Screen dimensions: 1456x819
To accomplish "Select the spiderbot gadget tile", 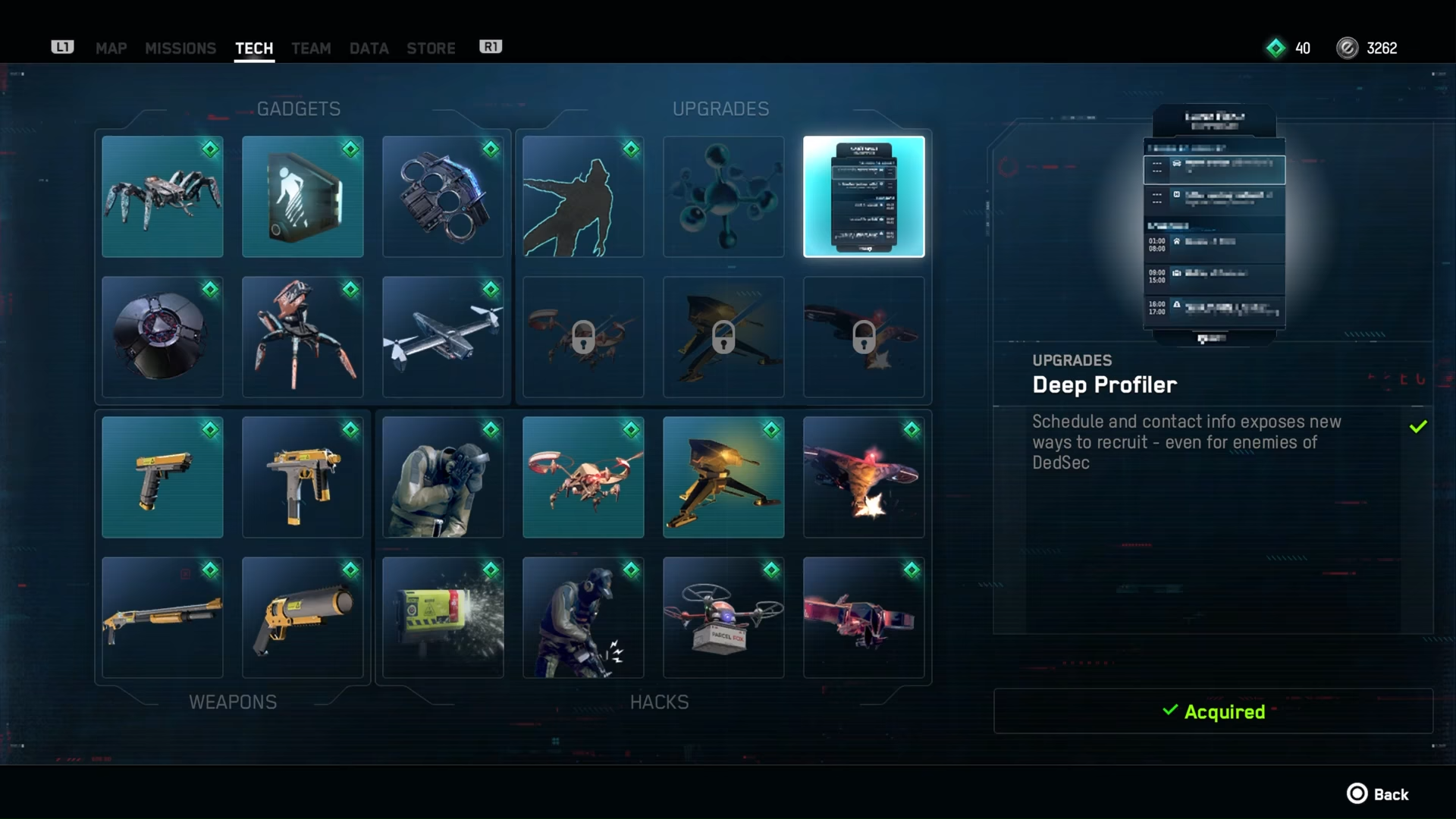I will point(162,197).
